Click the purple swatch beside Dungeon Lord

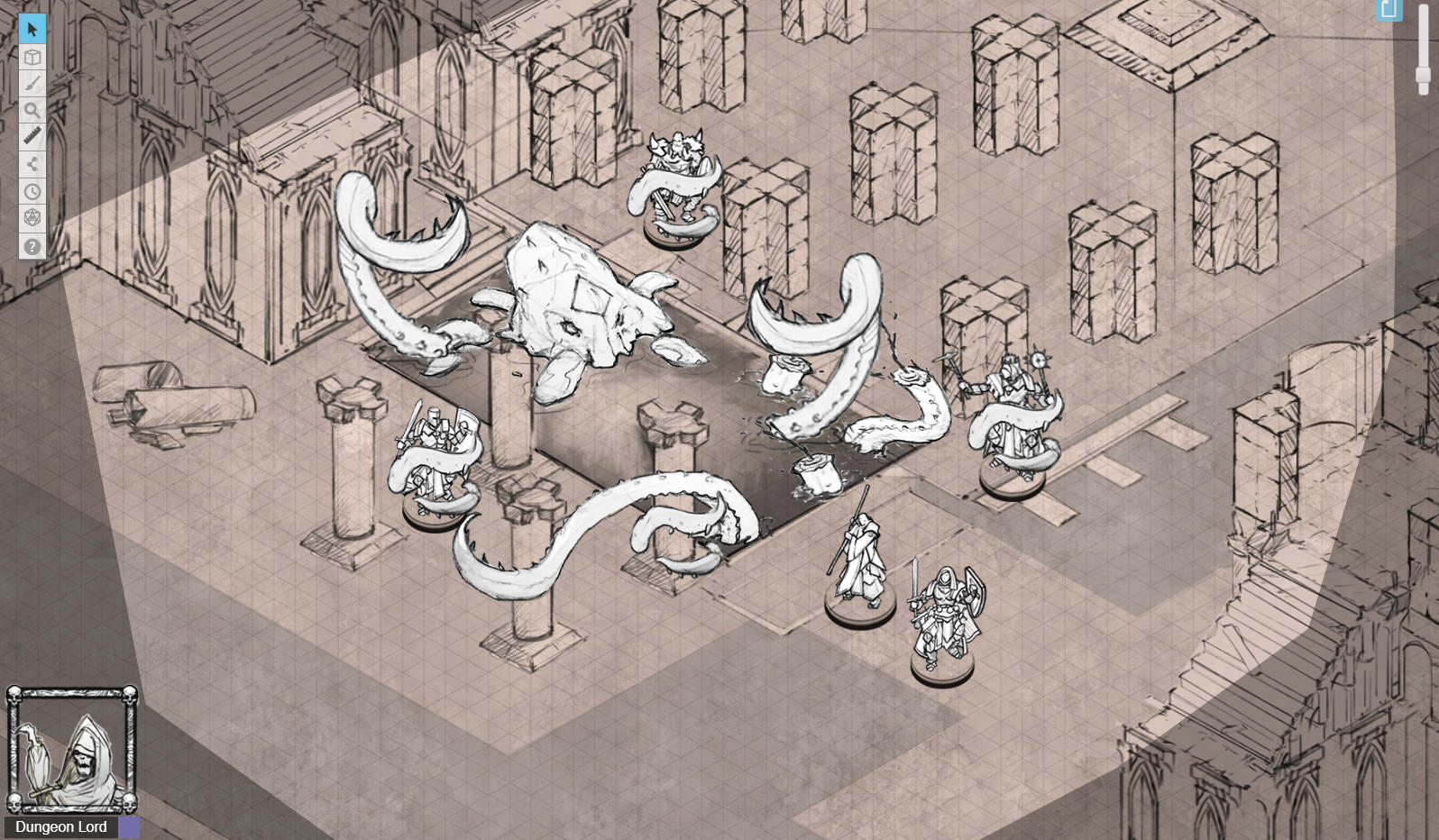pos(129,826)
